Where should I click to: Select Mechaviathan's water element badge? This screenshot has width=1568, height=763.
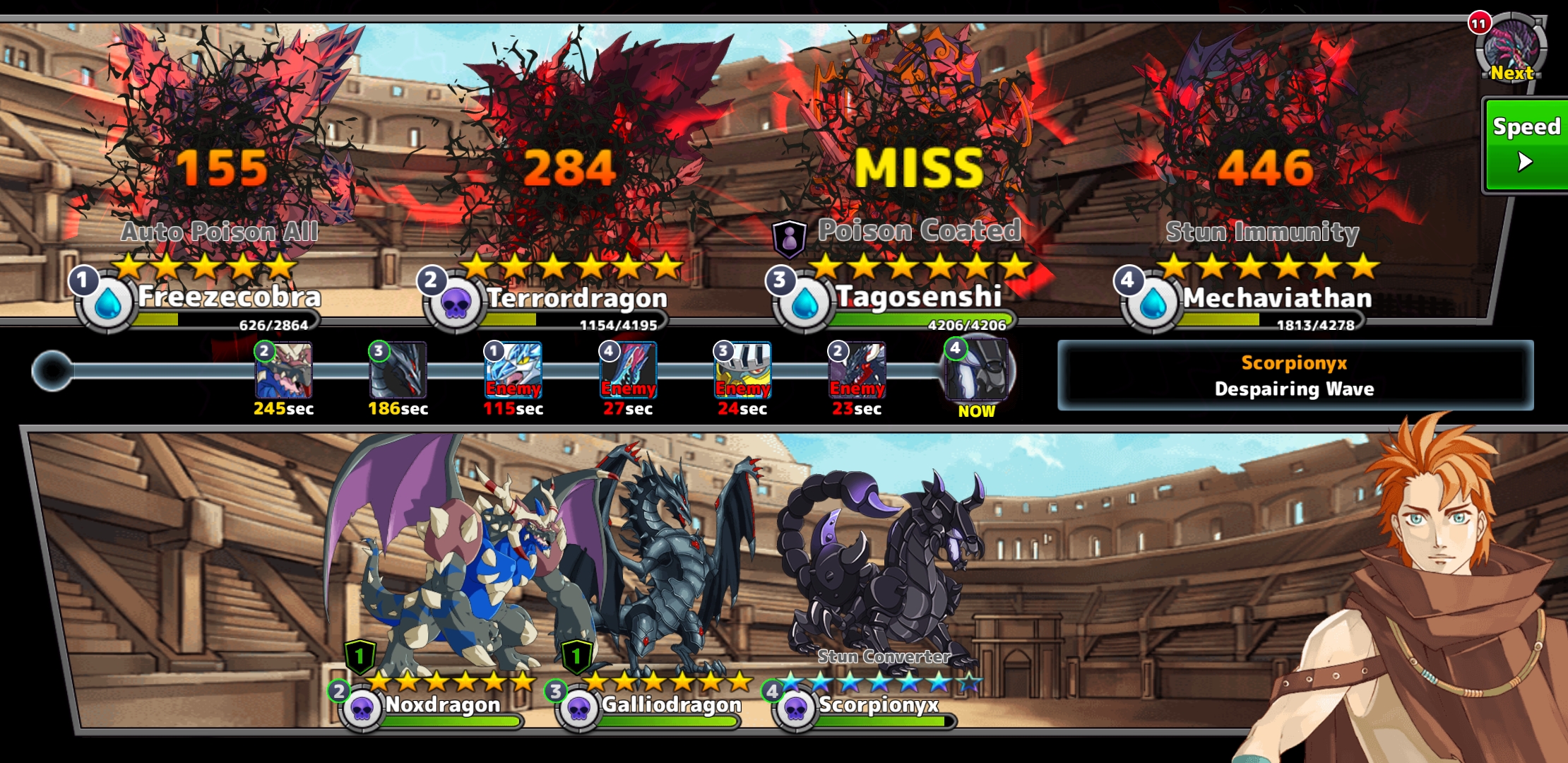tap(1153, 304)
